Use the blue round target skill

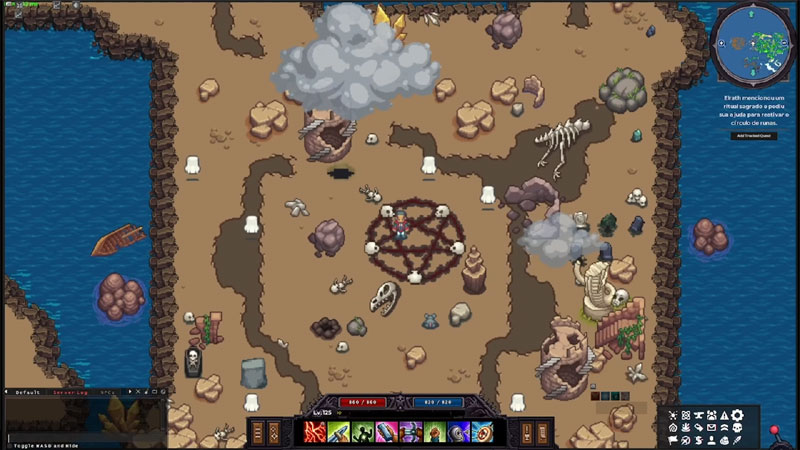point(482,432)
